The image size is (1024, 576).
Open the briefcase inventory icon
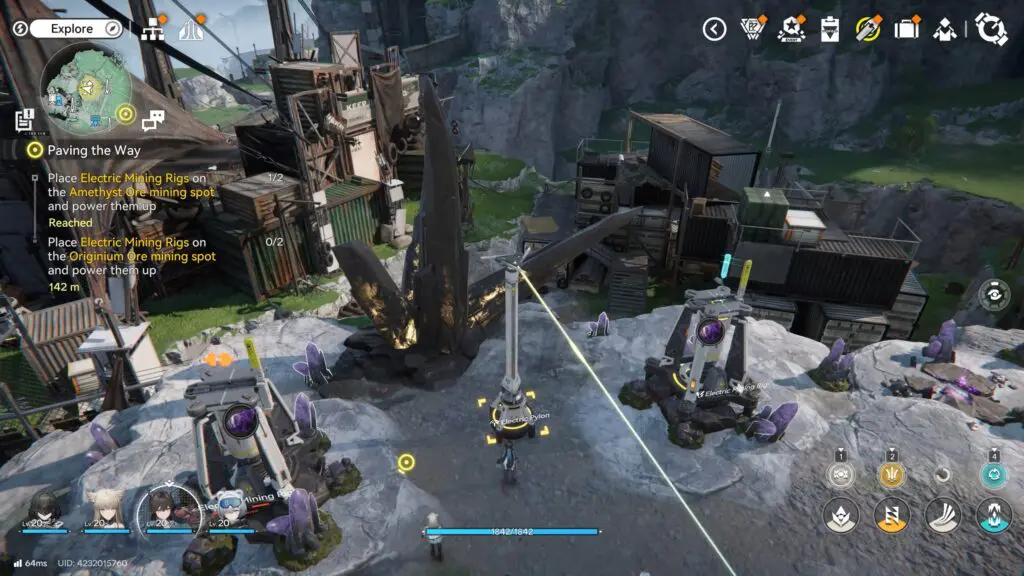tap(906, 29)
